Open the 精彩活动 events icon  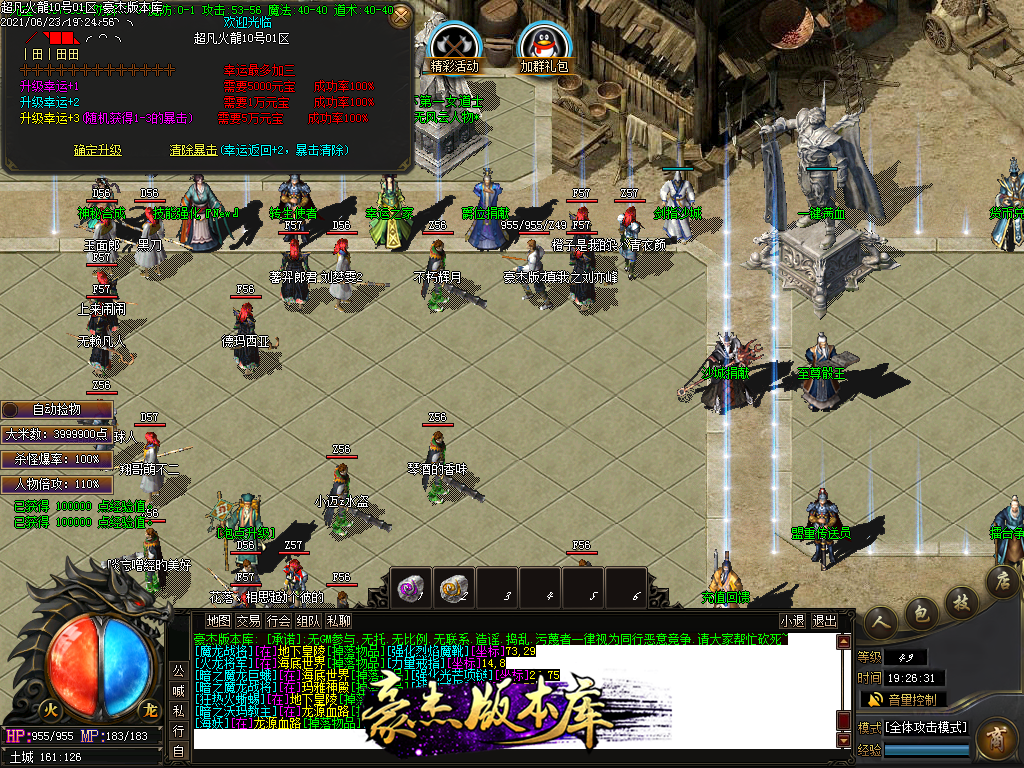pyautogui.click(x=455, y=46)
